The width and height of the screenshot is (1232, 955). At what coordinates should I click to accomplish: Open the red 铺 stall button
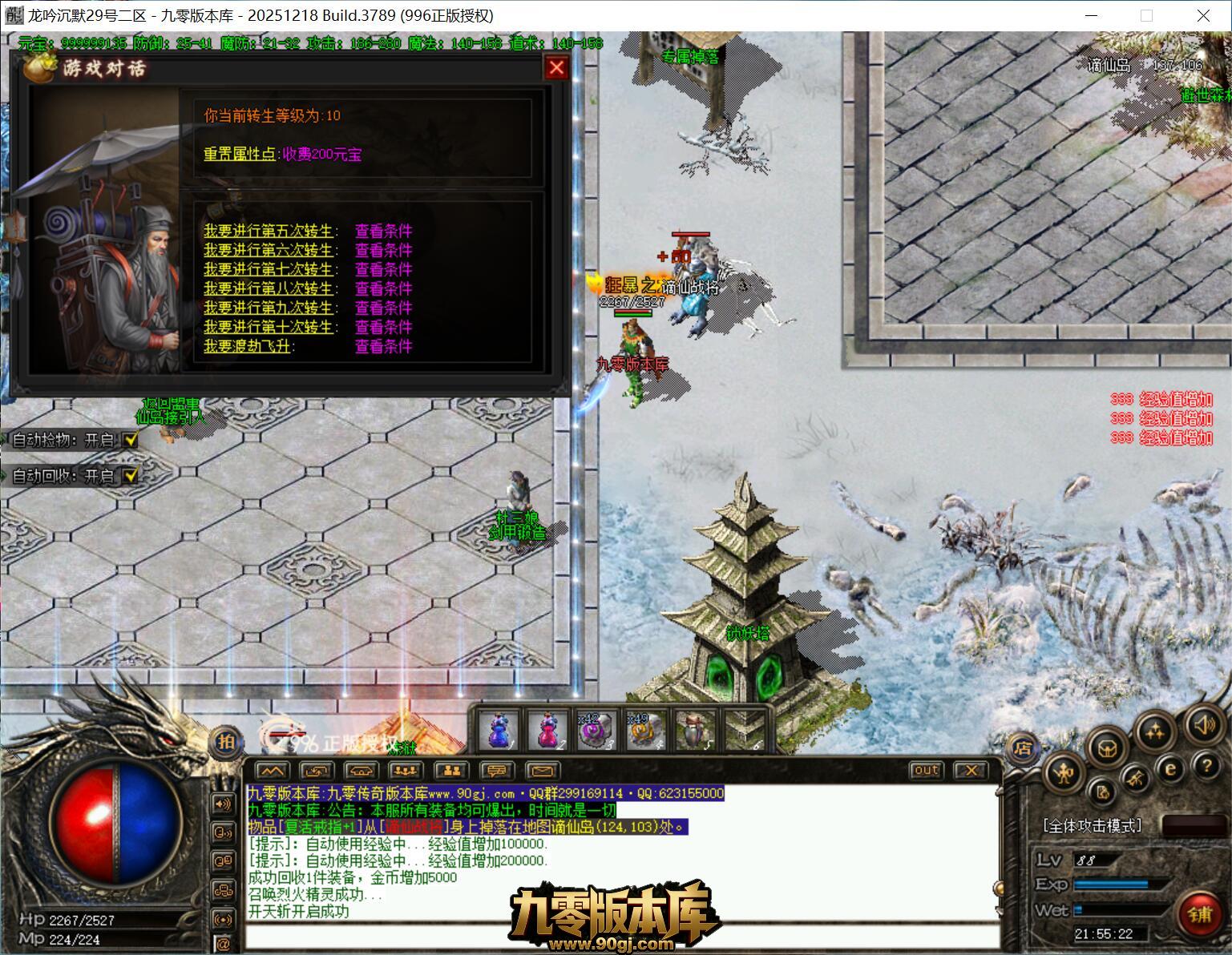pyautogui.click(x=1199, y=914)
